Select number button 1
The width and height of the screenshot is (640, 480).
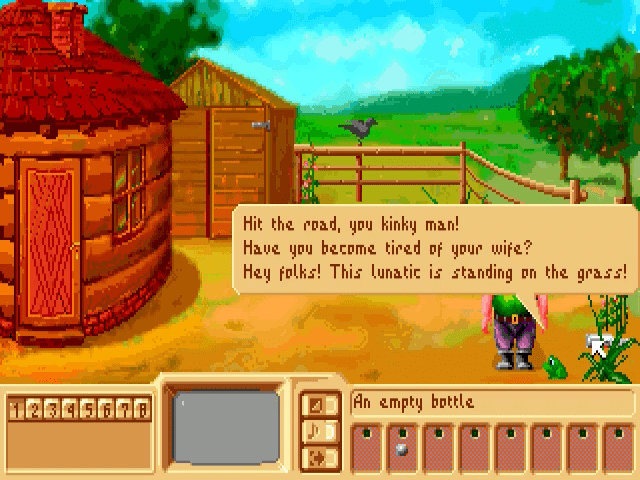[17, 409]
